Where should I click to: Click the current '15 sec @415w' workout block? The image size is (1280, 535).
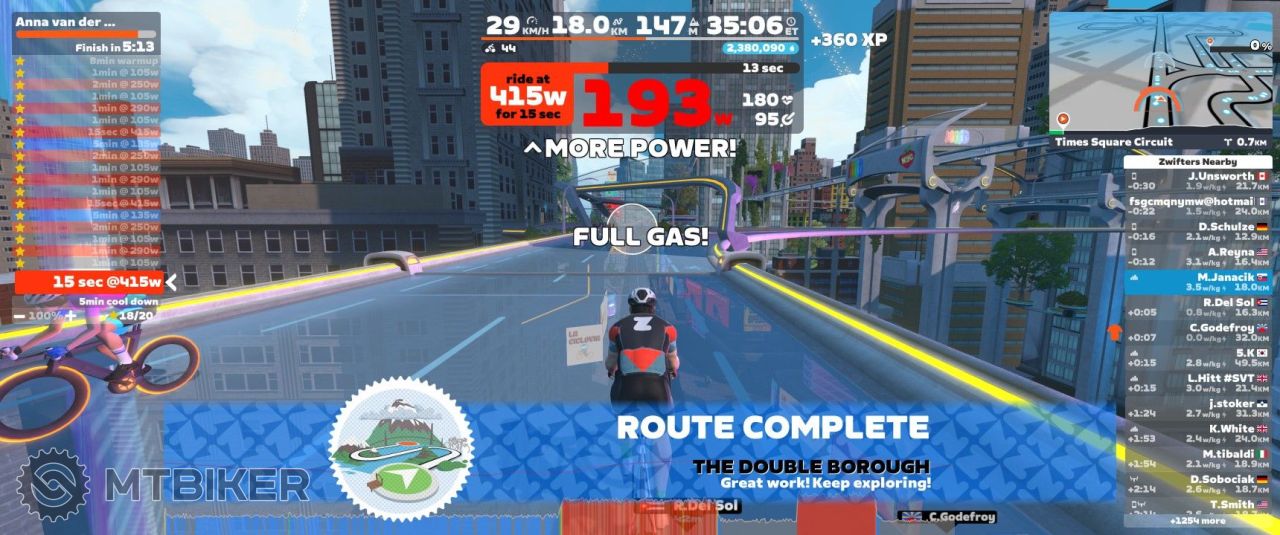(x=90, y=282)
